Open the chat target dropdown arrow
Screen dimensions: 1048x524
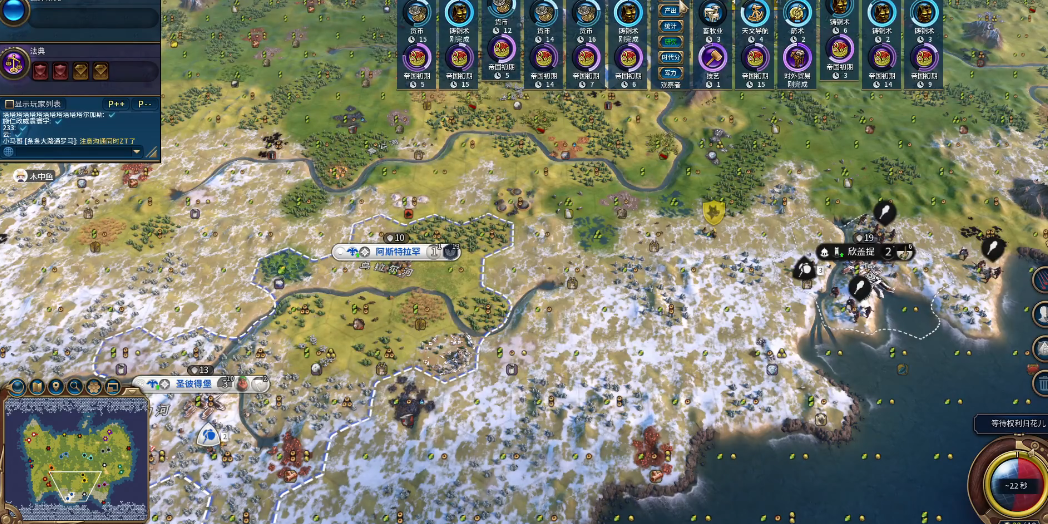136,142
